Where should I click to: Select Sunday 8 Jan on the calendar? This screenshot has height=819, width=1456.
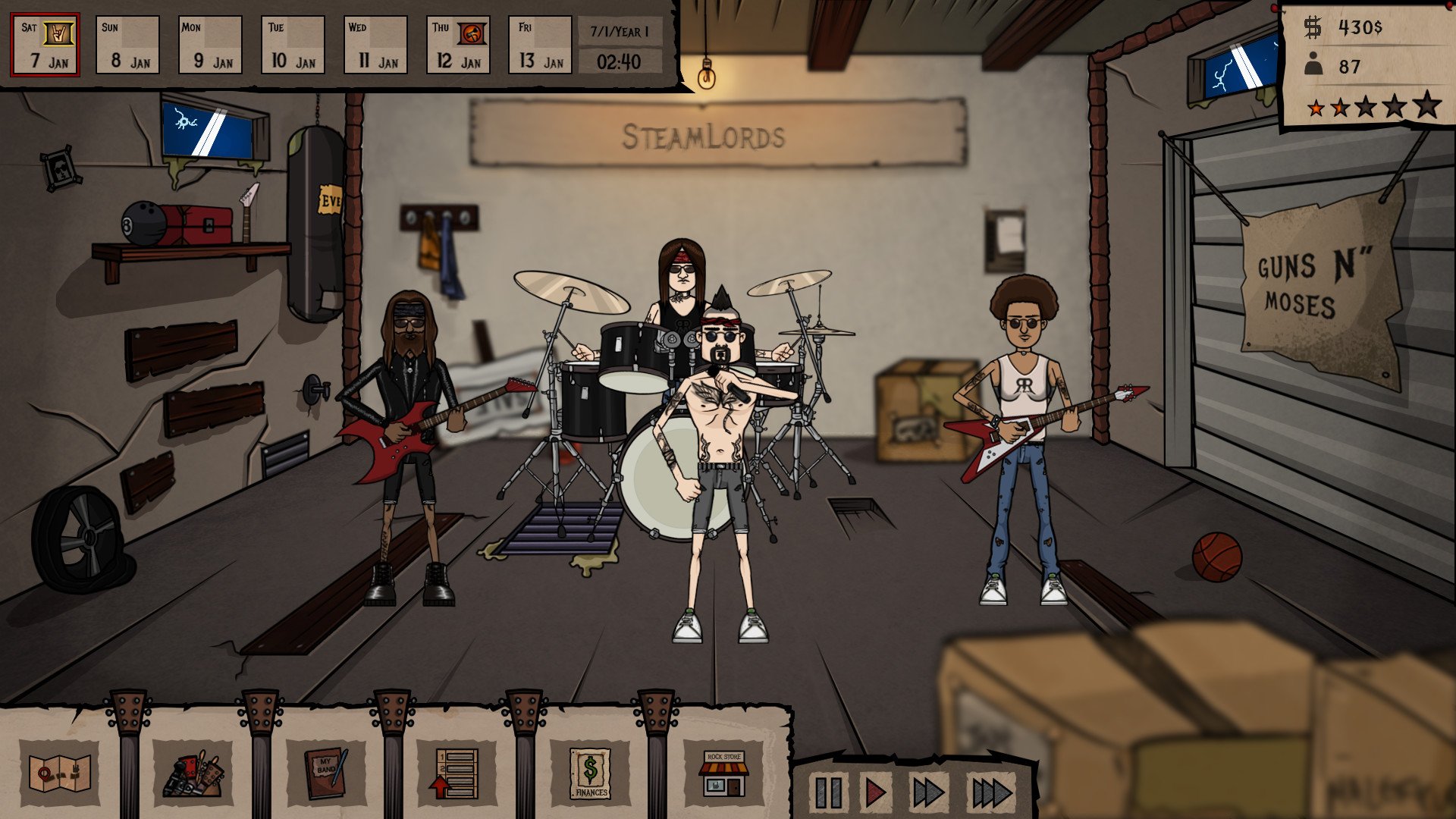pyautogui.click(x=127, y=45)
